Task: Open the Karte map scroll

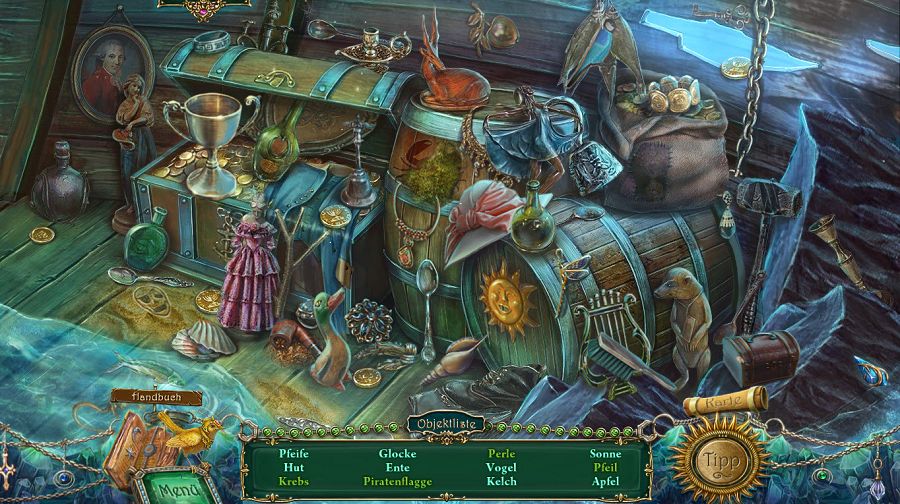Action: 727,401
